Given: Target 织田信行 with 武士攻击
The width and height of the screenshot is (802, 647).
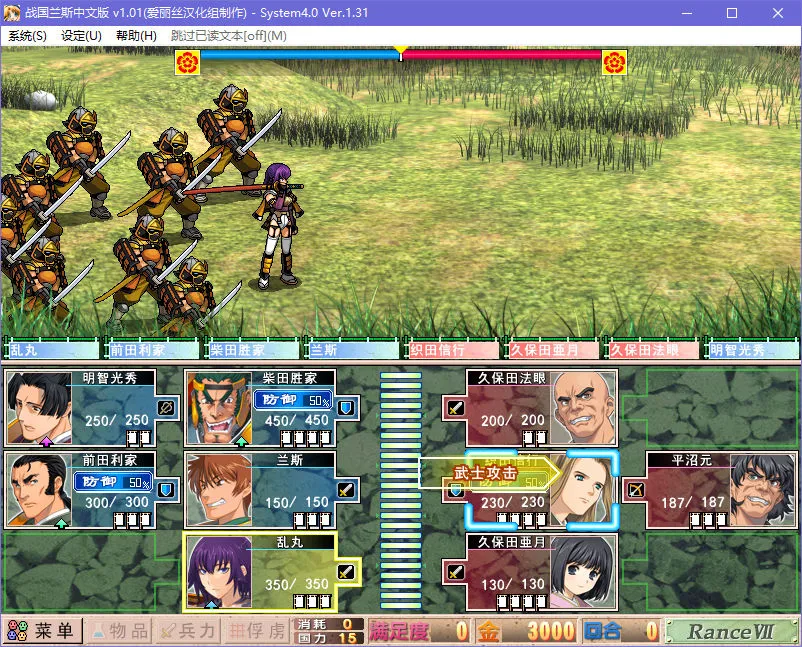Looking at the screenshot, I should [x=542, y=489].
